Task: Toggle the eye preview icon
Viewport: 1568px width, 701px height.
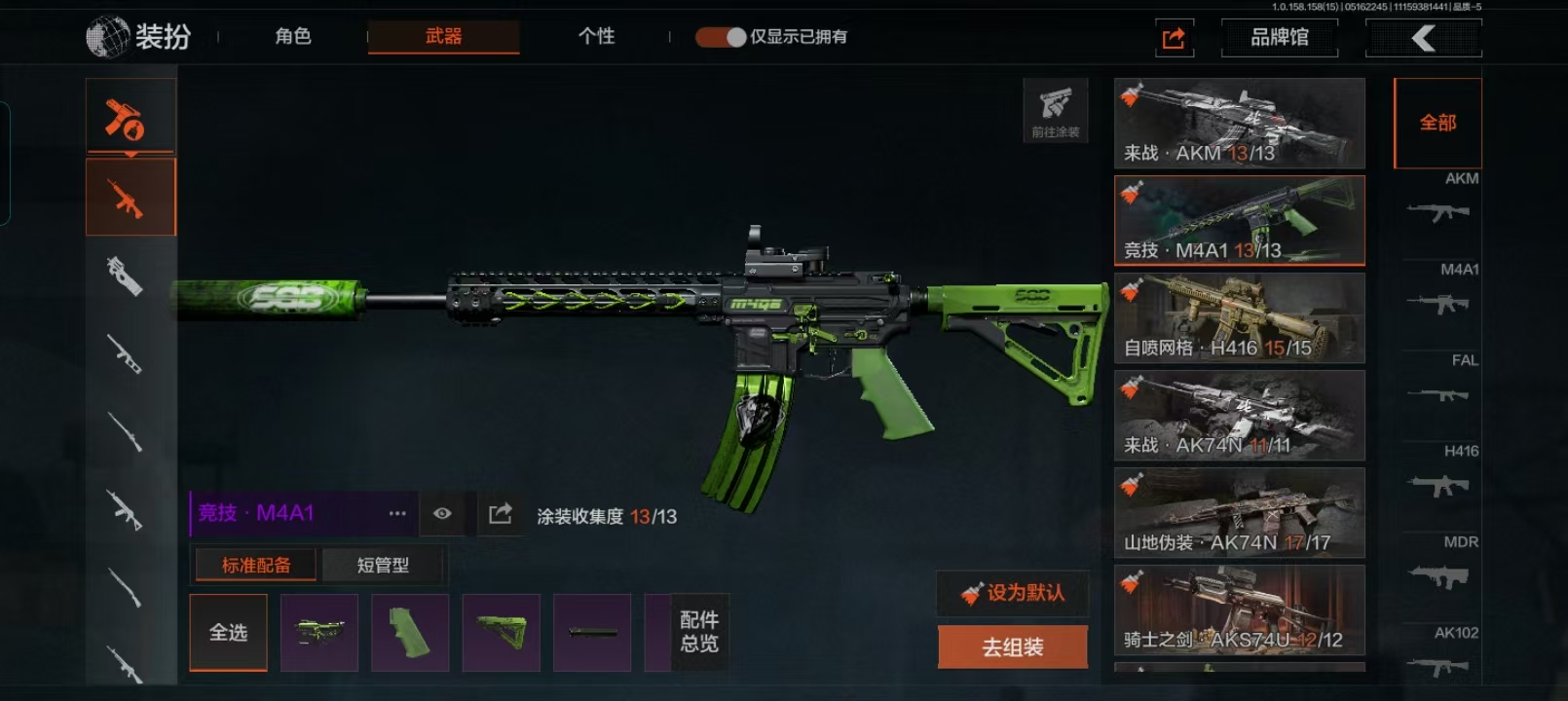Action: 442,513
